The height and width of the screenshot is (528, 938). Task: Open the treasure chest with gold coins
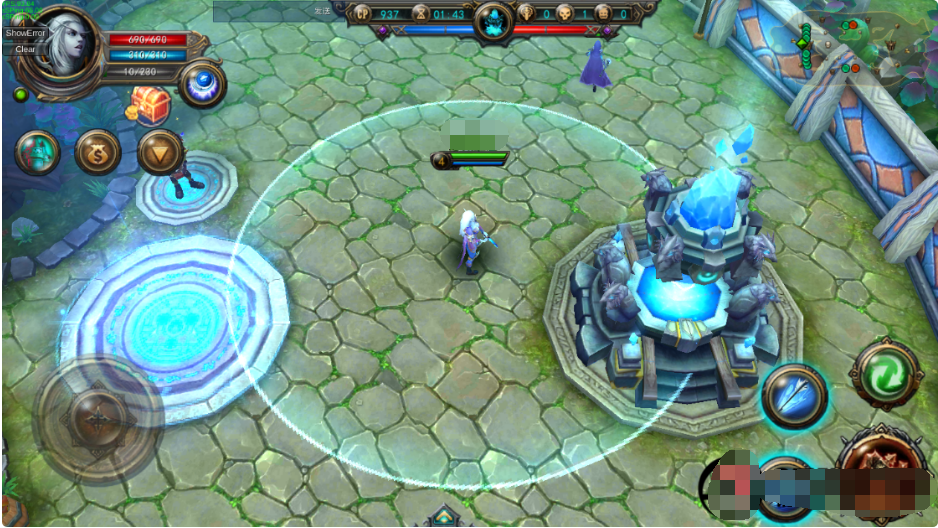tap(148, 105)
